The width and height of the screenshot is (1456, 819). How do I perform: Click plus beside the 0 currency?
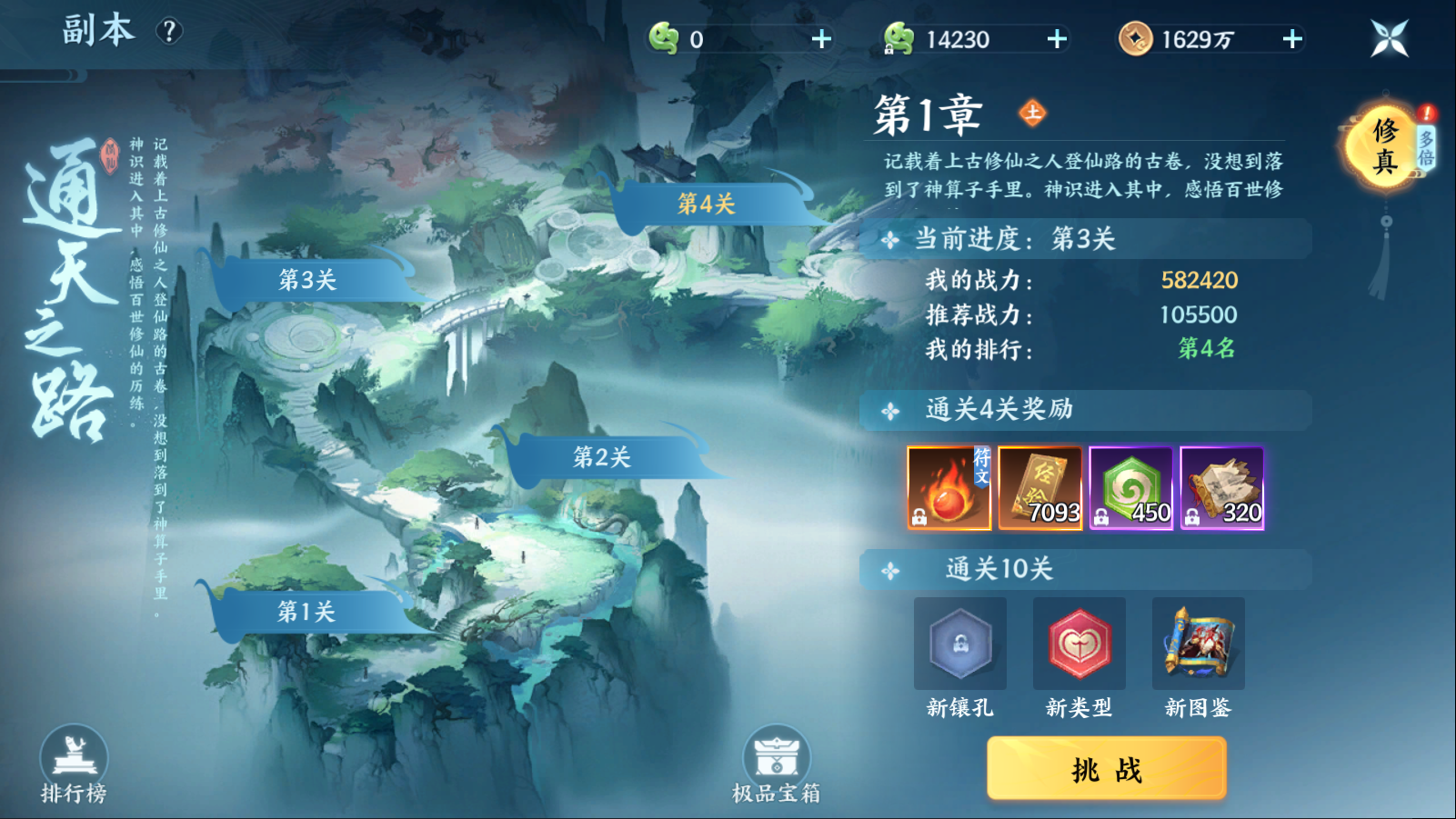pos(821,38)
